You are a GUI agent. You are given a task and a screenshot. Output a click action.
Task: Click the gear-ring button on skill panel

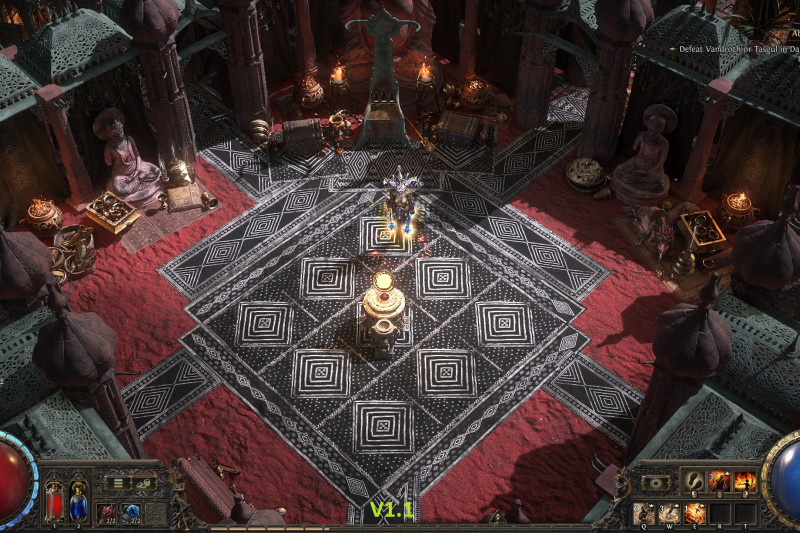coord(655,482)
